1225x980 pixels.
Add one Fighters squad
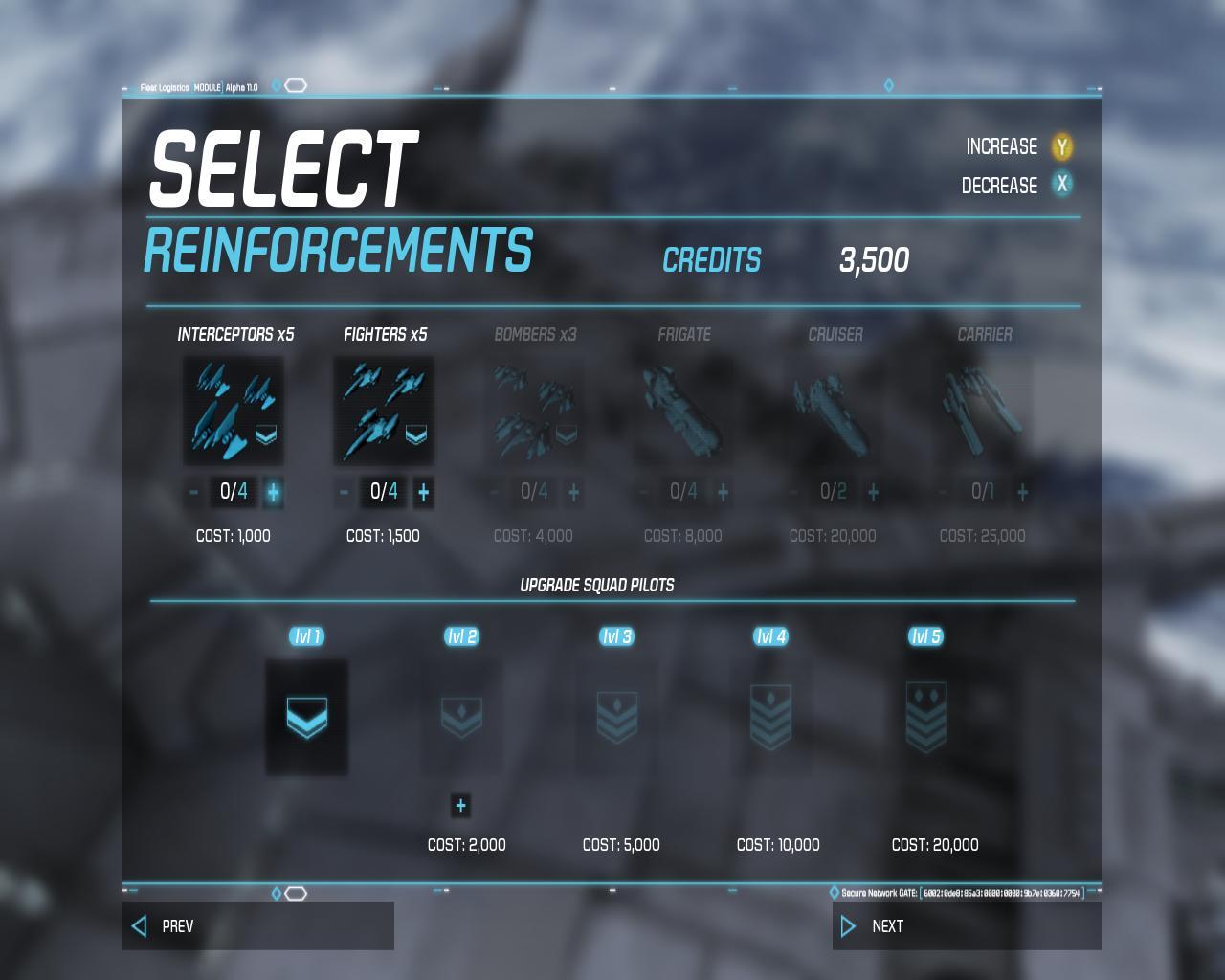click(423, 492)
